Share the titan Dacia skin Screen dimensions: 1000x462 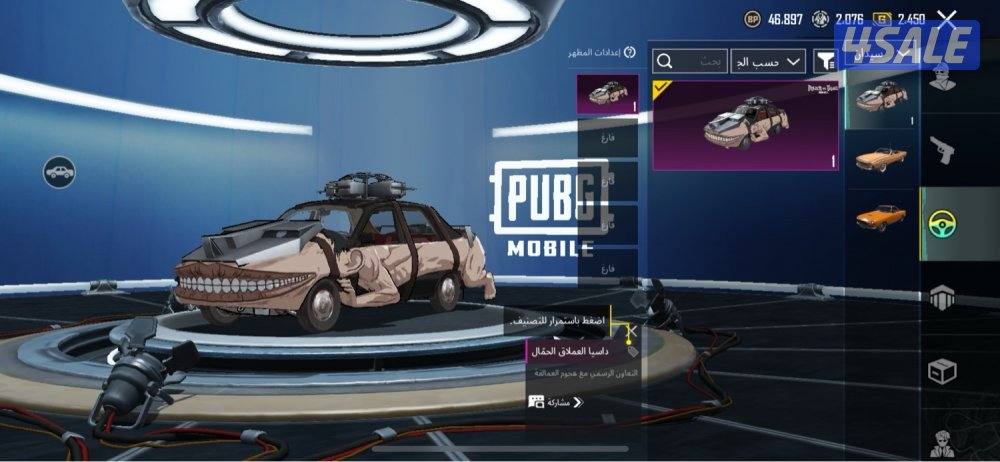point(555,402)
